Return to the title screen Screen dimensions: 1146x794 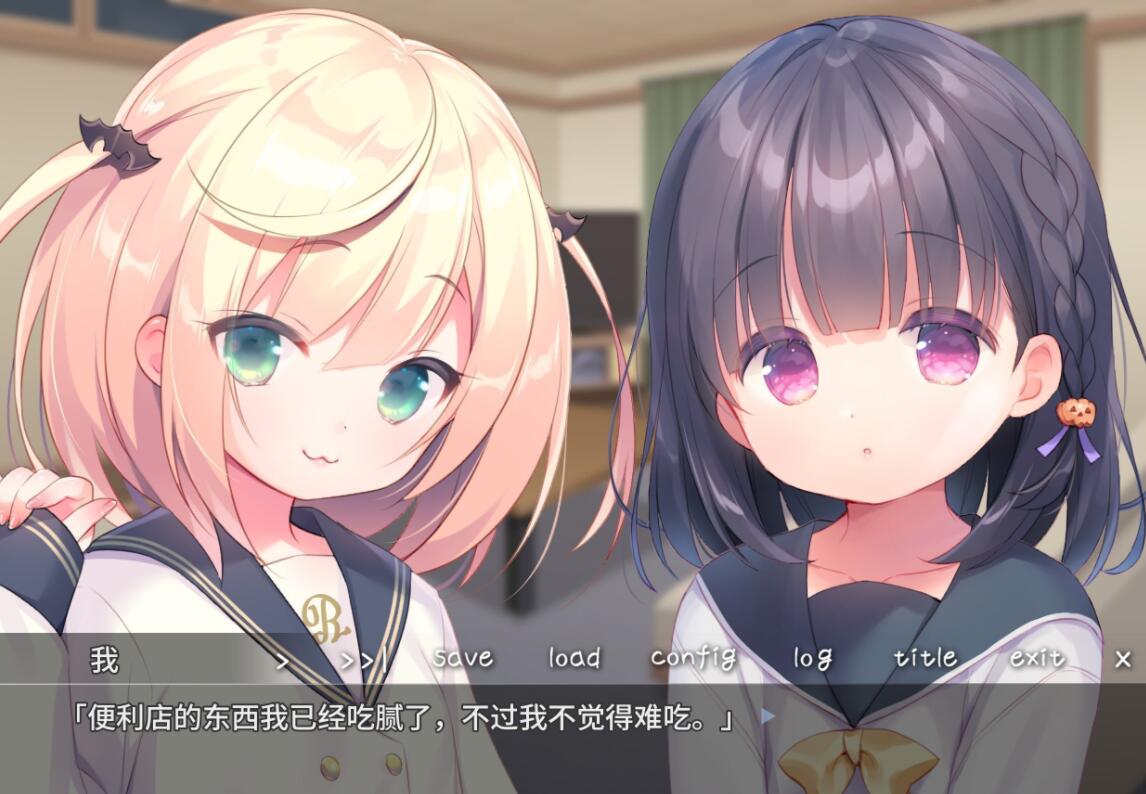[925, 658]
